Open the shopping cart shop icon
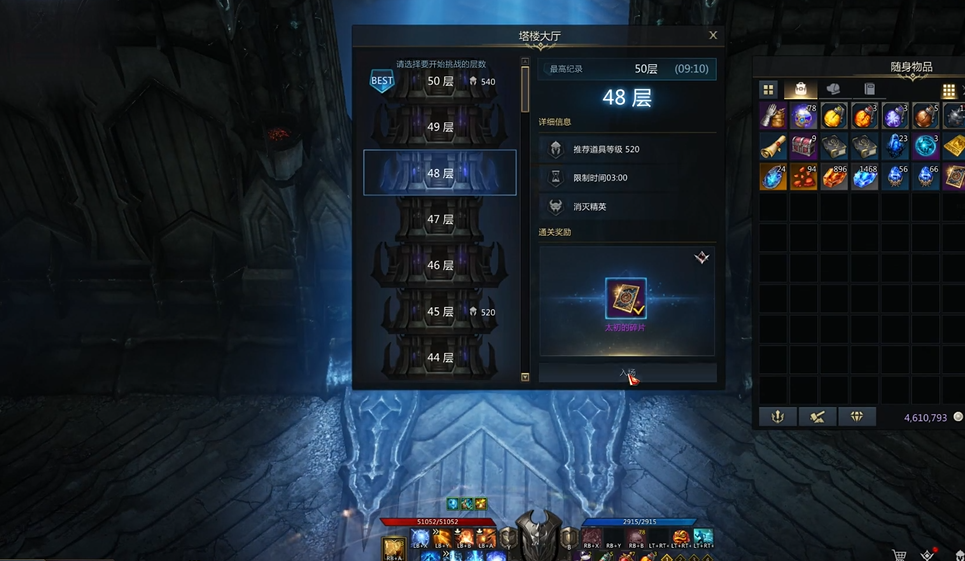Viewport: 965px width, 561px height. pos(899,553)
